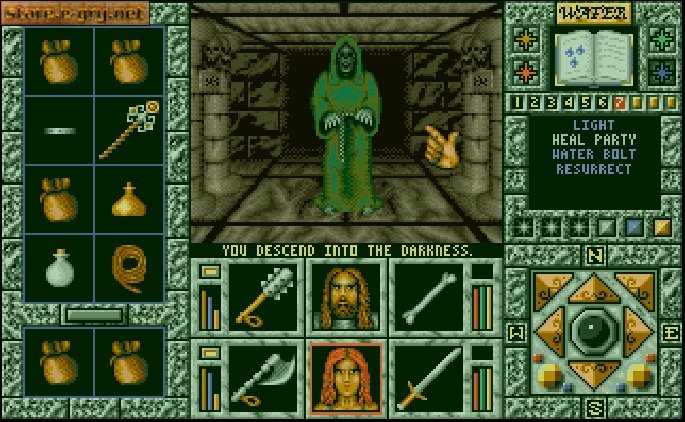Viewport: 685px width, 422px height.
Task: Select the red-haired character portrait
Action: click(345, 377)
